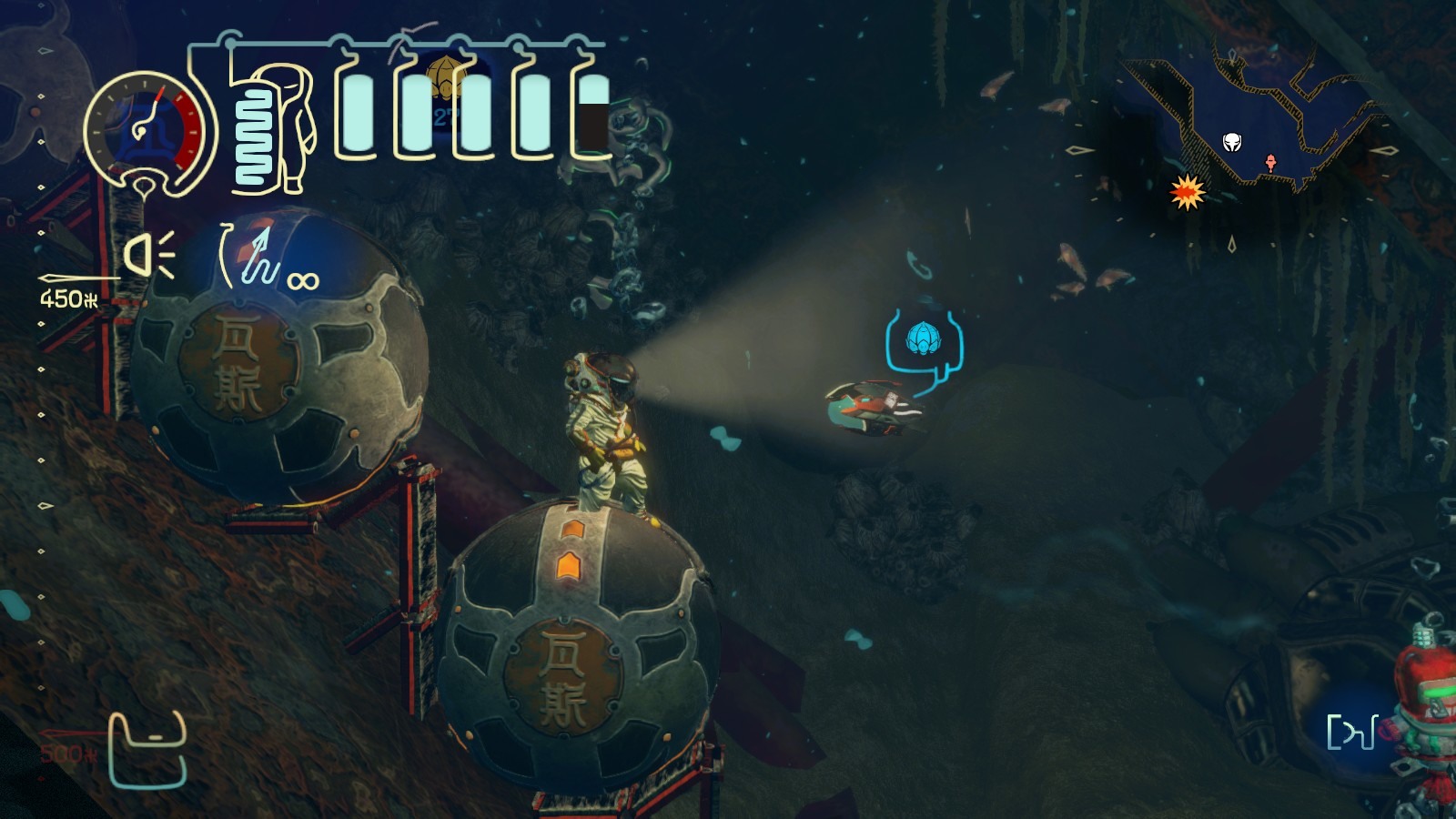Toggle the glowing blue item pickup indicator
This screenshot has width=1456, height=819.
pyautogui.click(x=923, y=339)
